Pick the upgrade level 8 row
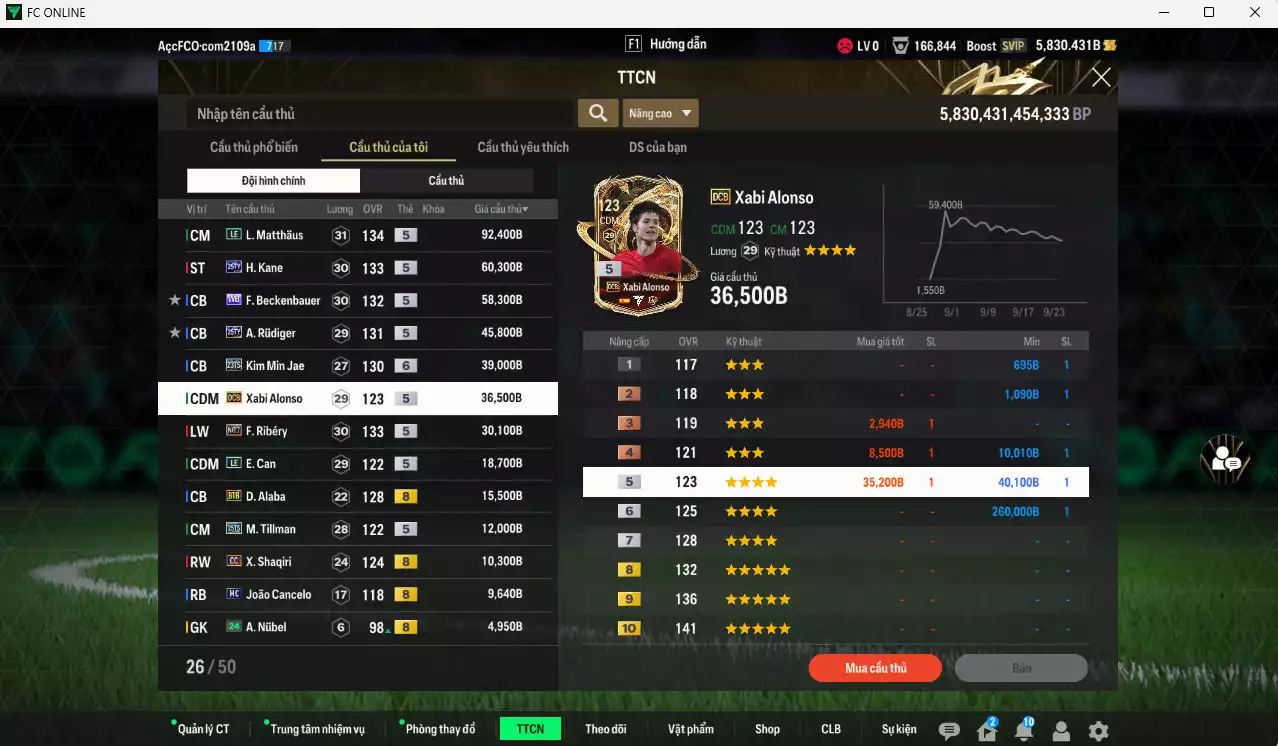1278x746 pixels. [x=835, y=570]
